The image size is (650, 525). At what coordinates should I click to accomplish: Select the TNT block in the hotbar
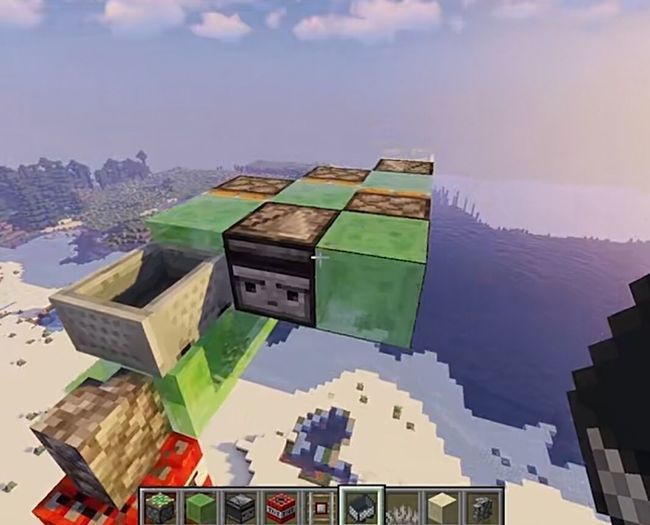pos(281,507)
